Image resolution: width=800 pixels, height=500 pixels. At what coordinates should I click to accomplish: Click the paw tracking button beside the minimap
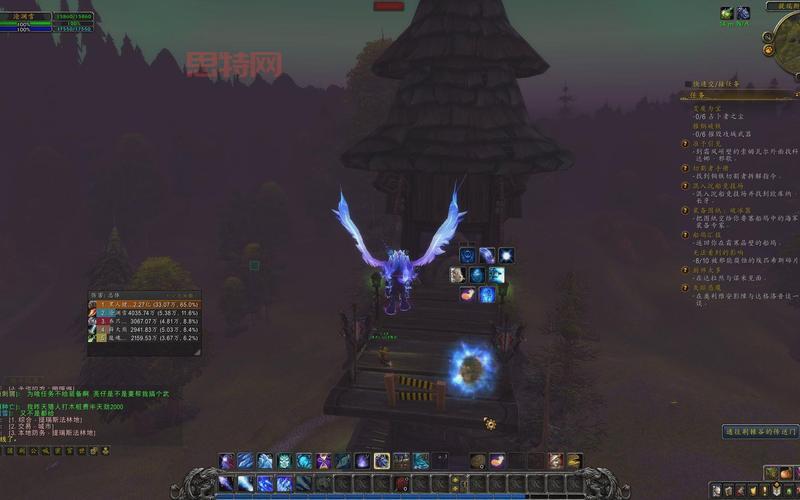768,48
